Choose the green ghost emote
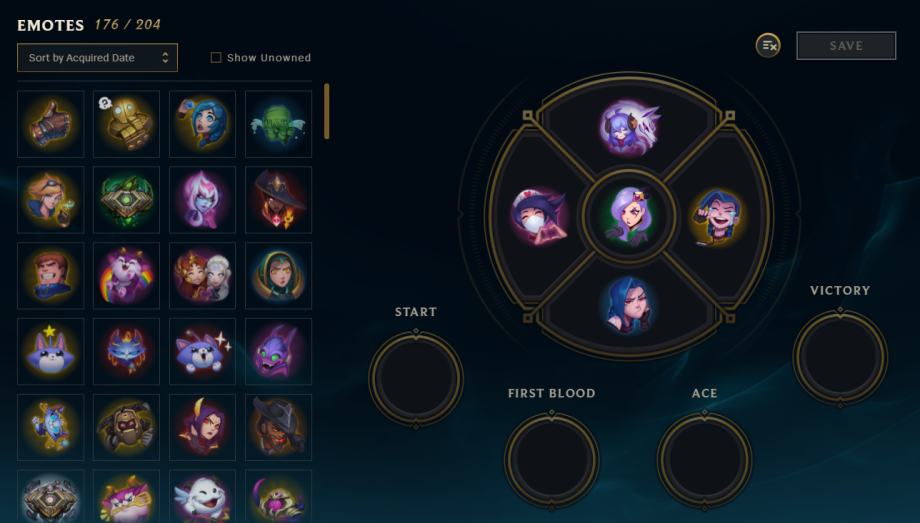The width and height of the screenshot is (920, 523). (x=278, y=124)
